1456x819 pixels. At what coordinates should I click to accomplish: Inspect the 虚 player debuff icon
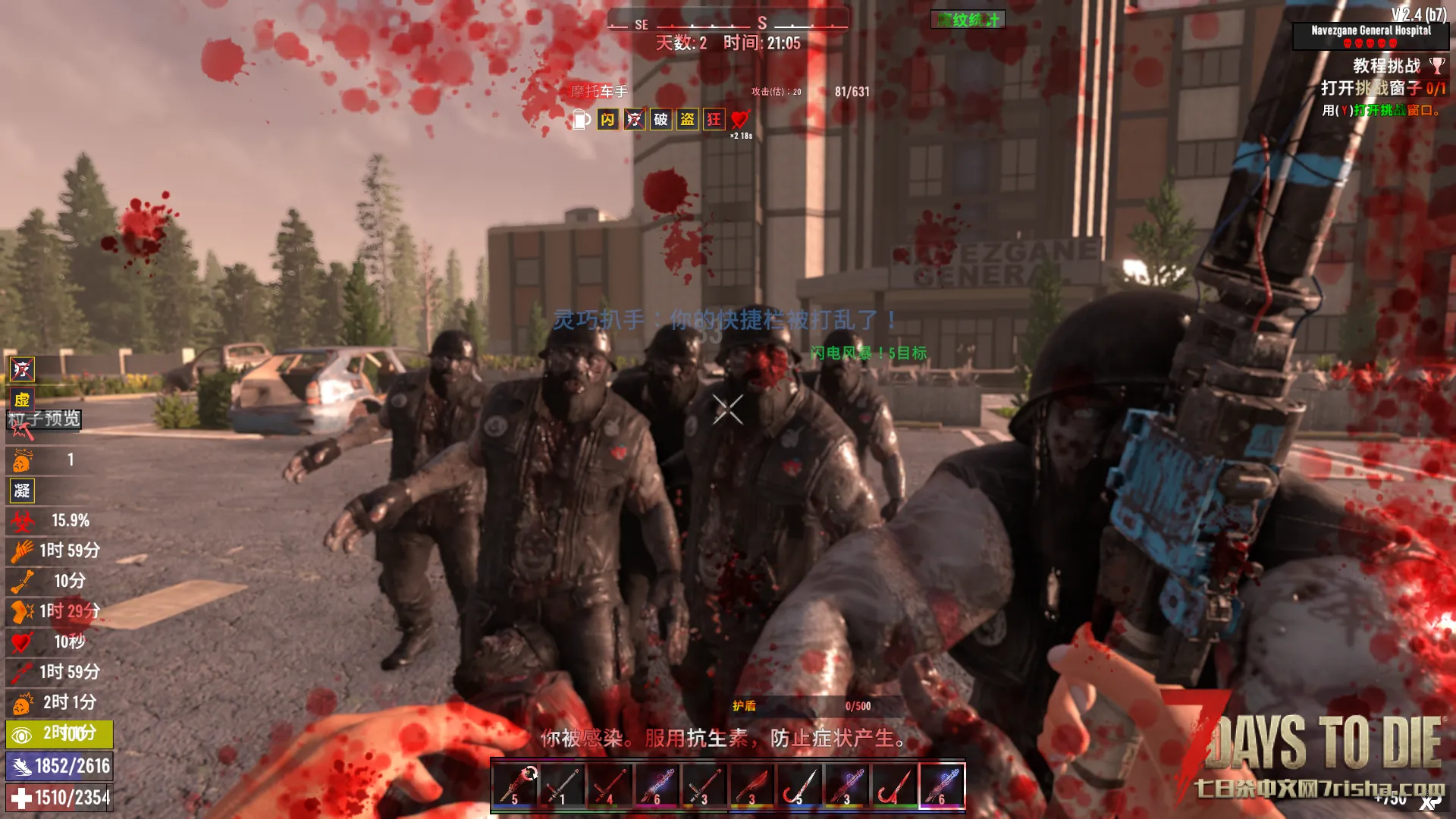[22, 400]
